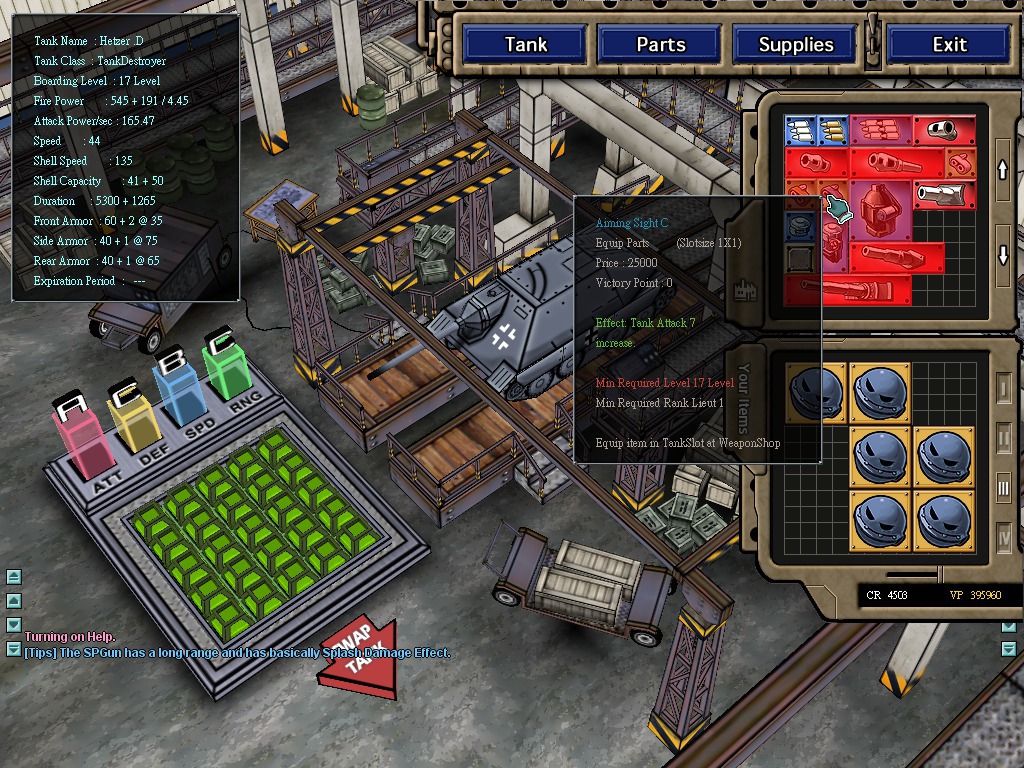The width and height of the screenshot is (1024, 768).
Task: Choose the dark gray square plate part
Action: 799,259
